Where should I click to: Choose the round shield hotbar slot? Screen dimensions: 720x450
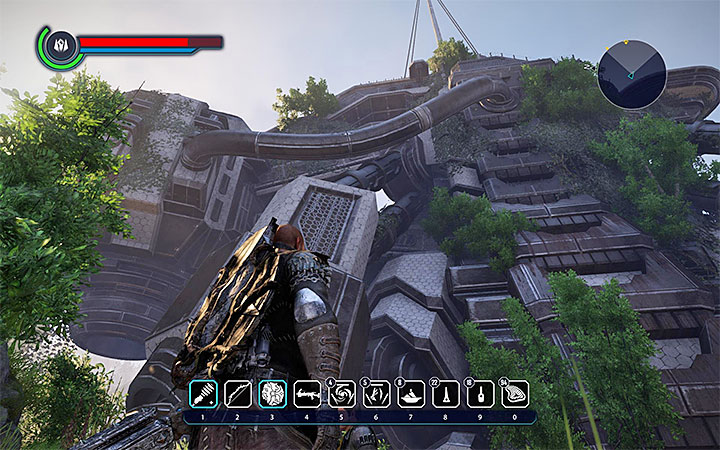pyautogui.click(x=273, y=393)
